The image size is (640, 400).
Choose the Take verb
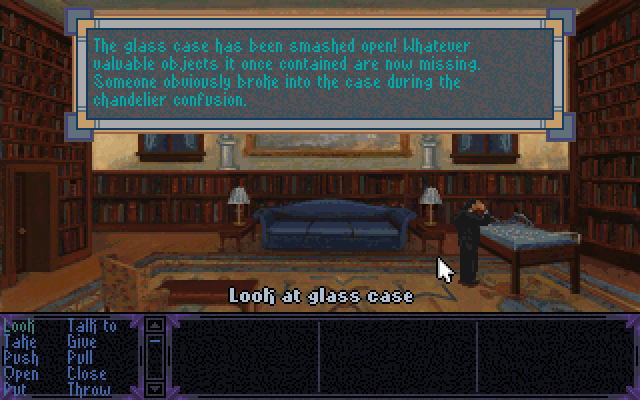click(20, 341)
